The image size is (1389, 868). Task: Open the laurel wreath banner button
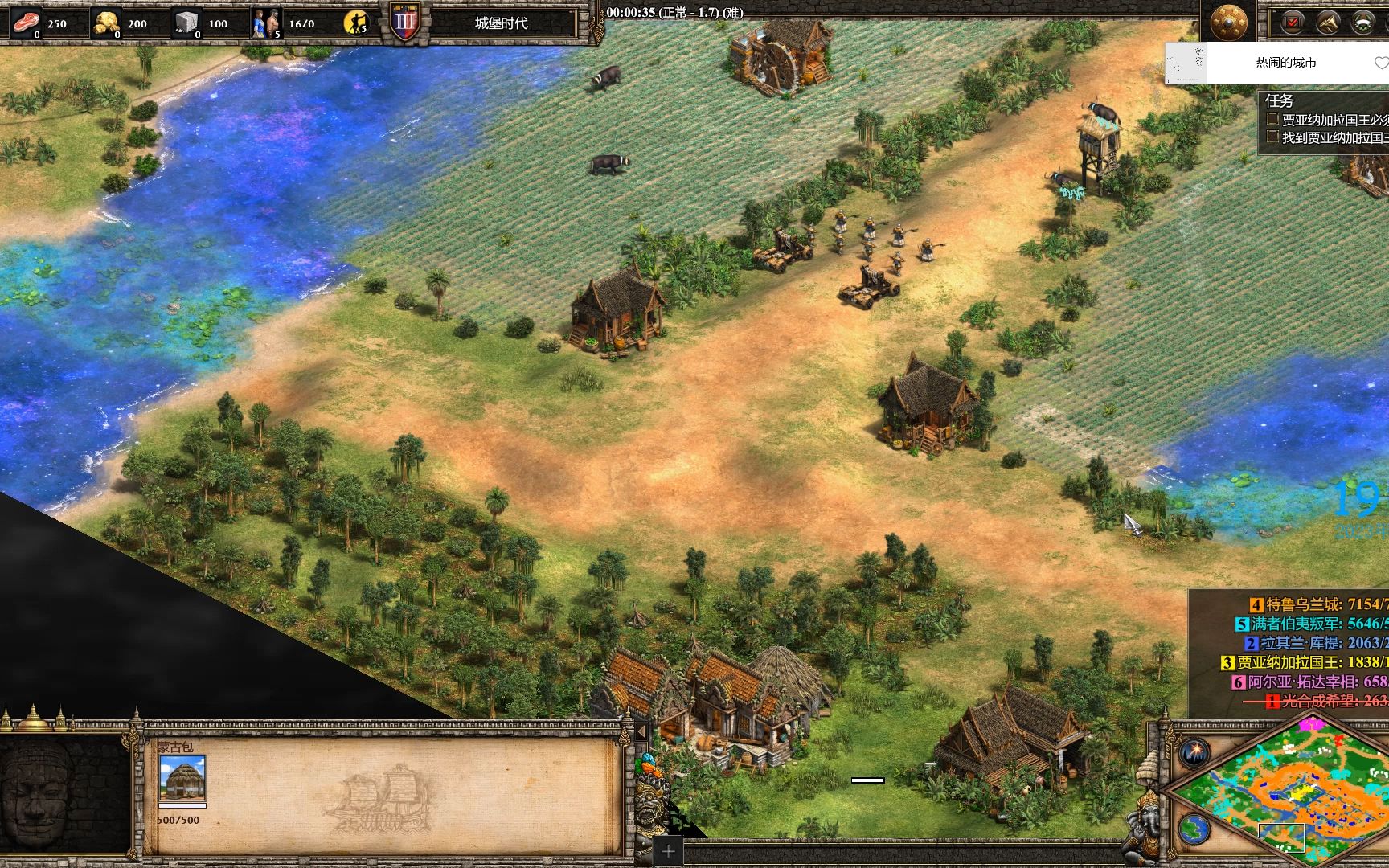[x=1363, y=23]
